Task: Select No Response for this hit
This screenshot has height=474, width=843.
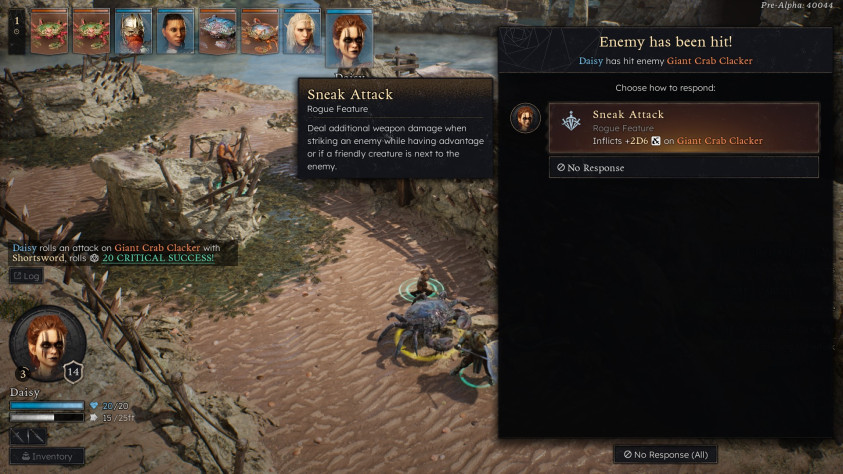Action: (683, 168)
